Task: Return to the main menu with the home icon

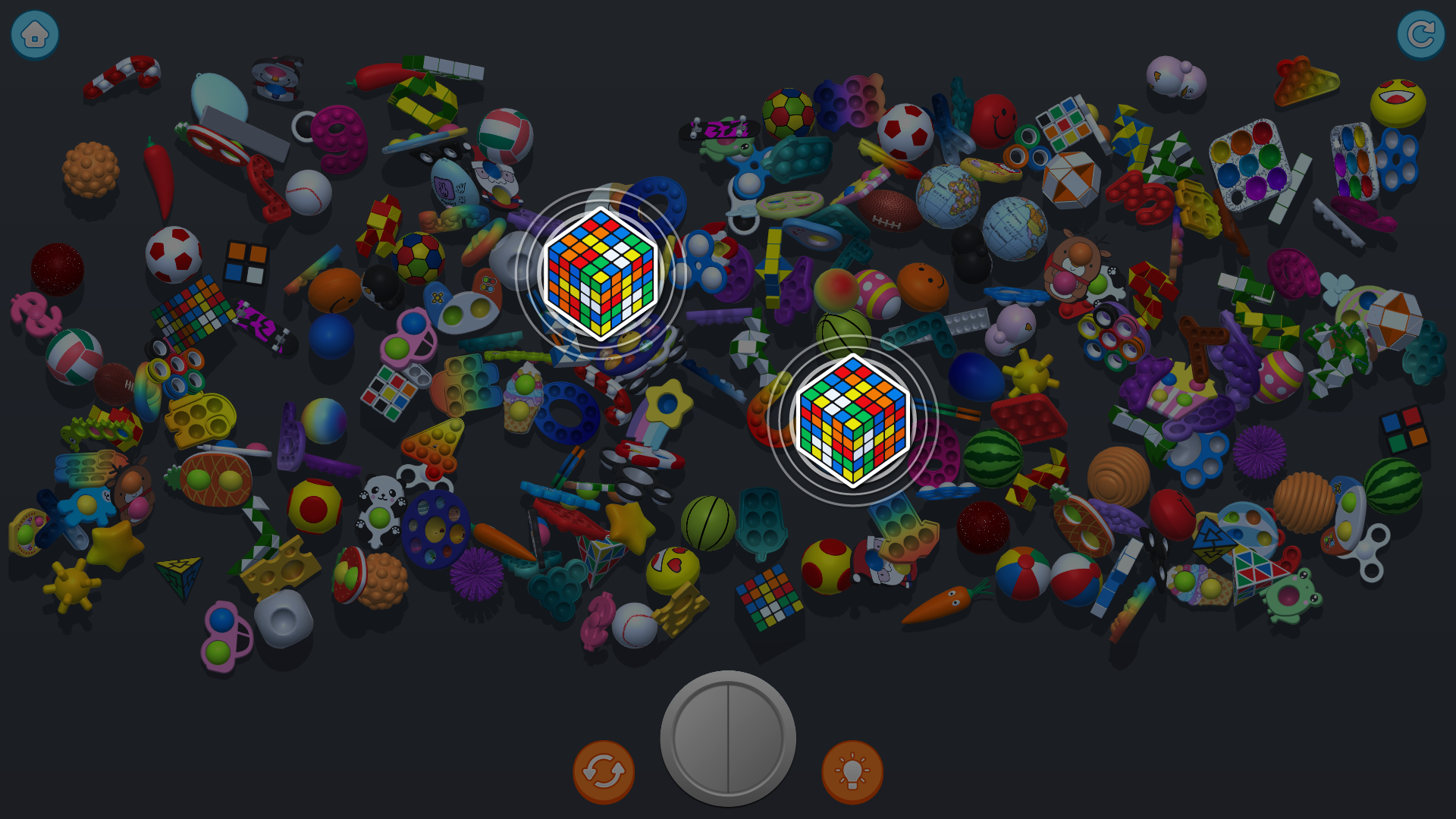Action: 33,33
